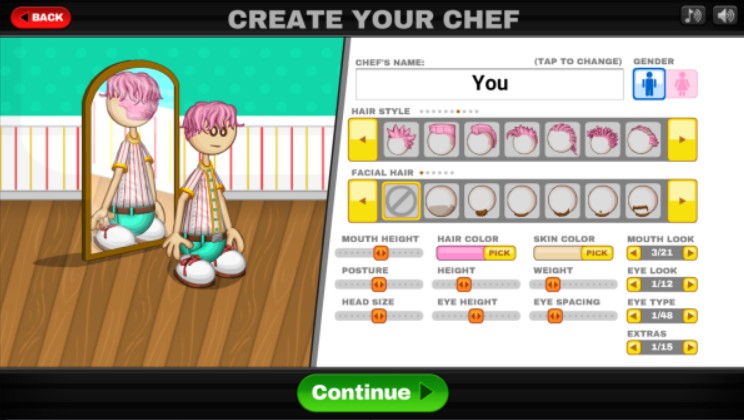Choose the pink female gender icon
744x420 pixels.
point(684,84)
